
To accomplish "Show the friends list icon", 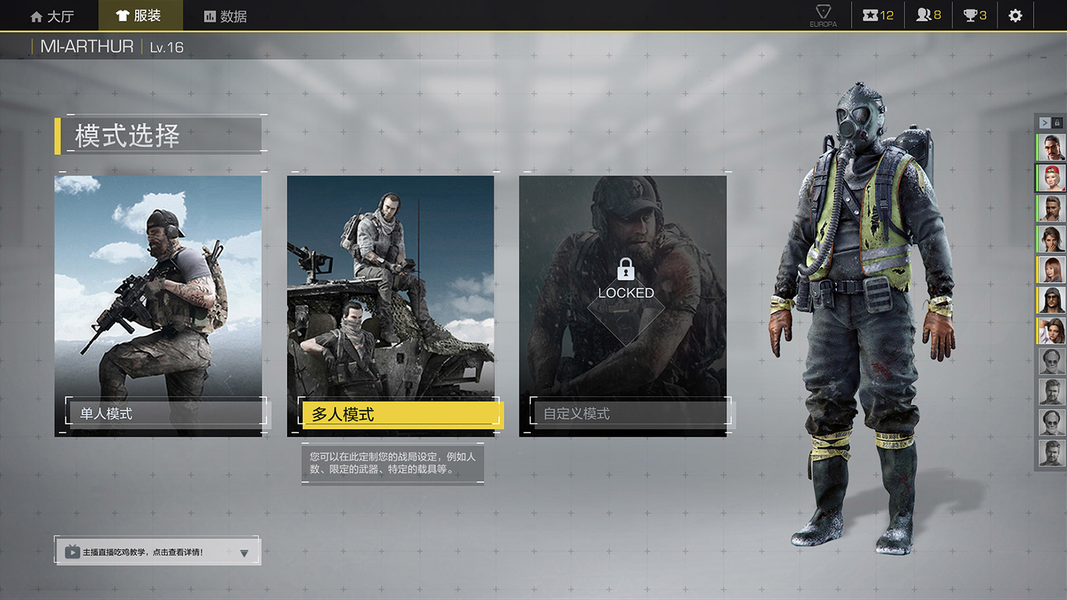I will click(x=929, y=16).
